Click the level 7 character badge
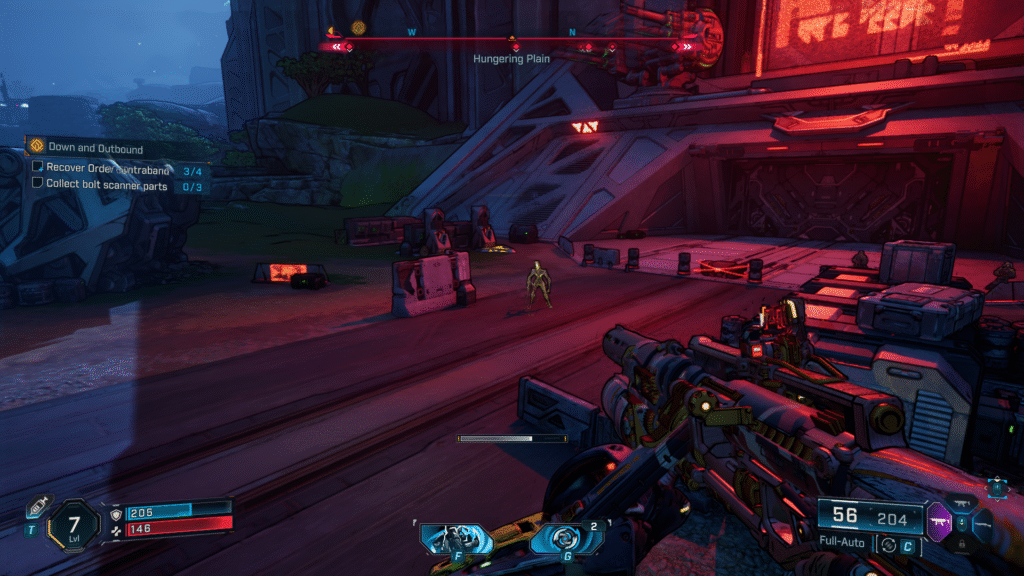1024x576 pixels. (x=75, y=524)
